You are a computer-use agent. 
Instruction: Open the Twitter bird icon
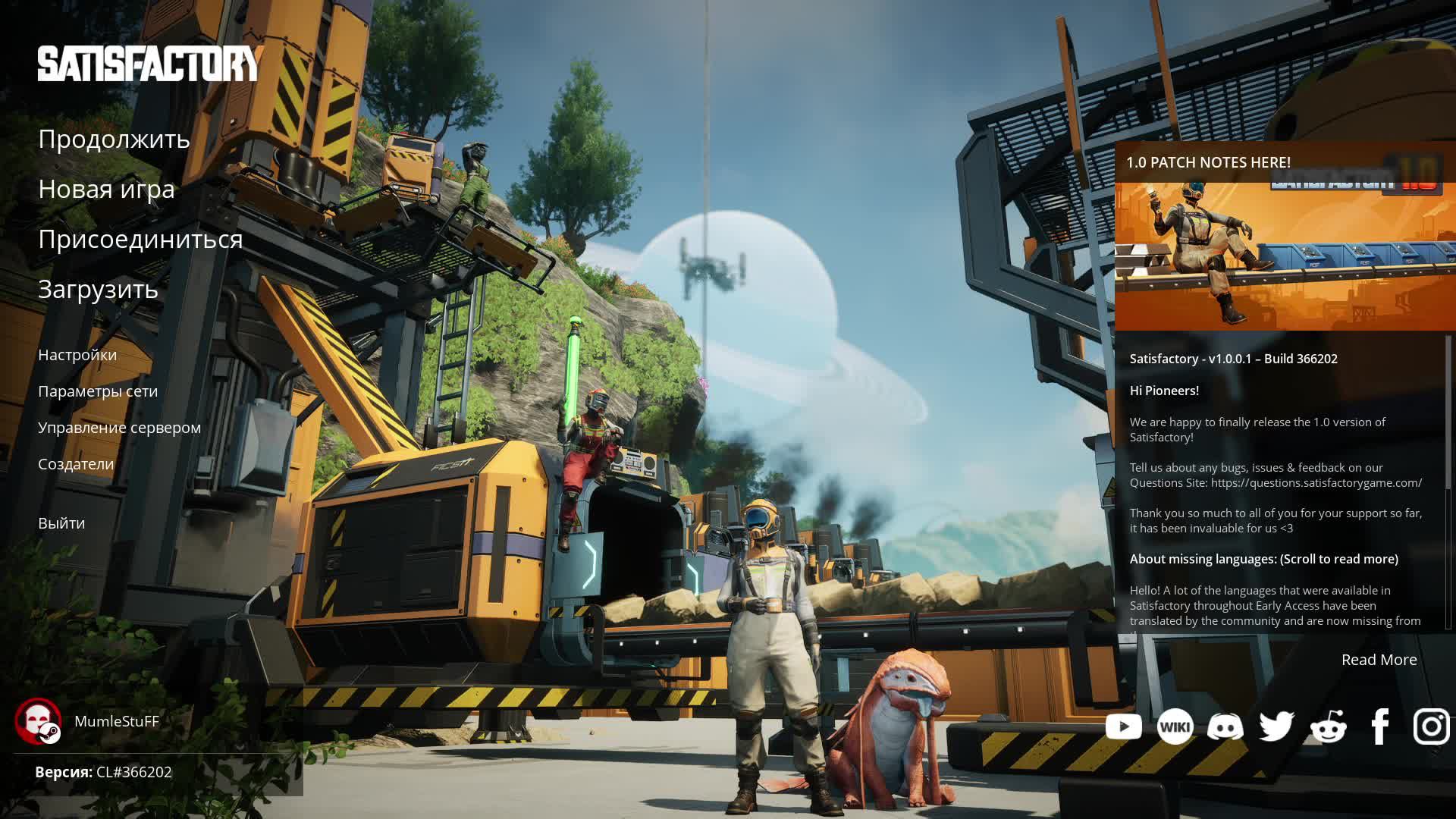click(1276, 726)
